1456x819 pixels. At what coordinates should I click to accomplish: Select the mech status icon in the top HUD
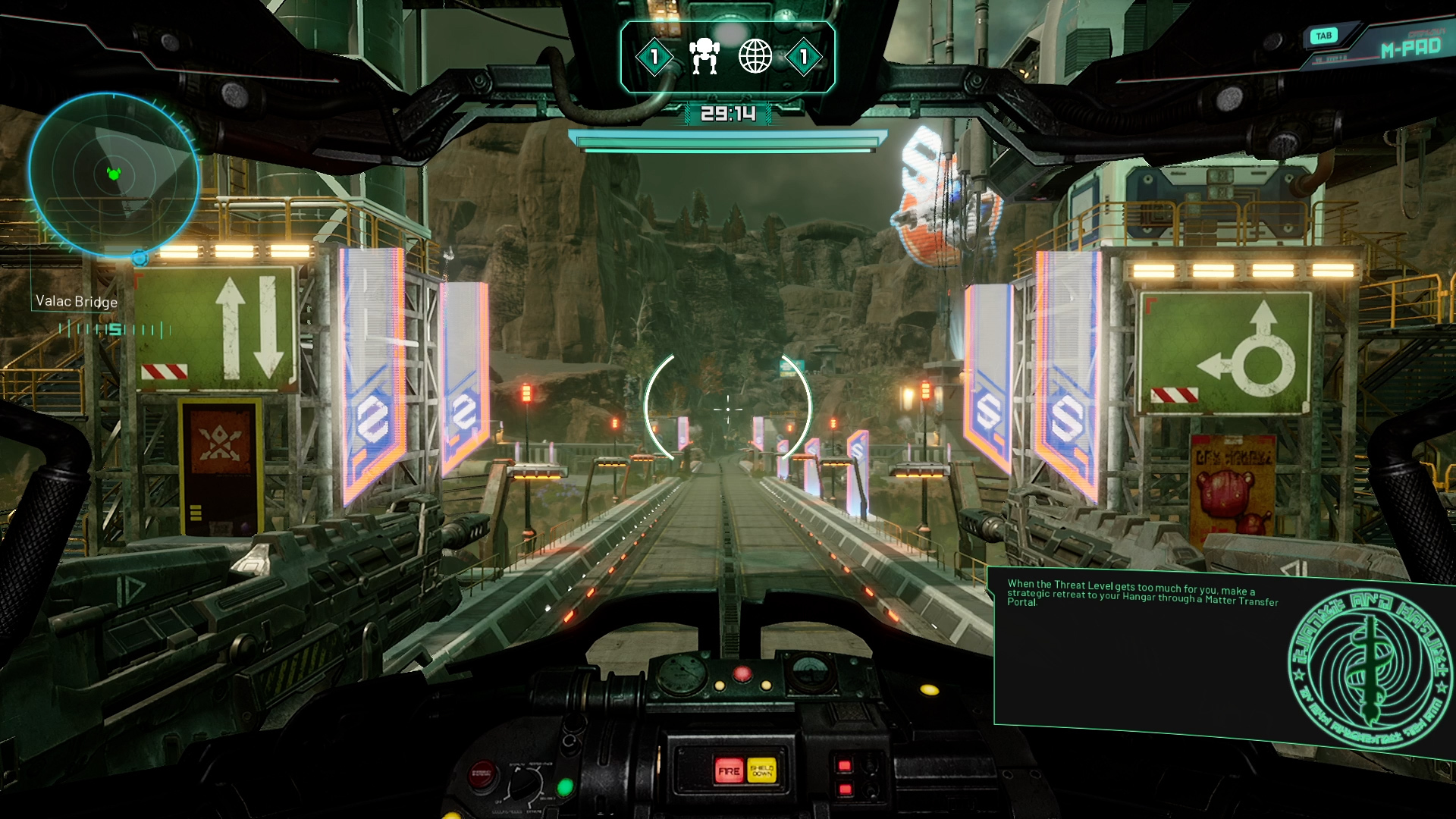pos(704,55)
